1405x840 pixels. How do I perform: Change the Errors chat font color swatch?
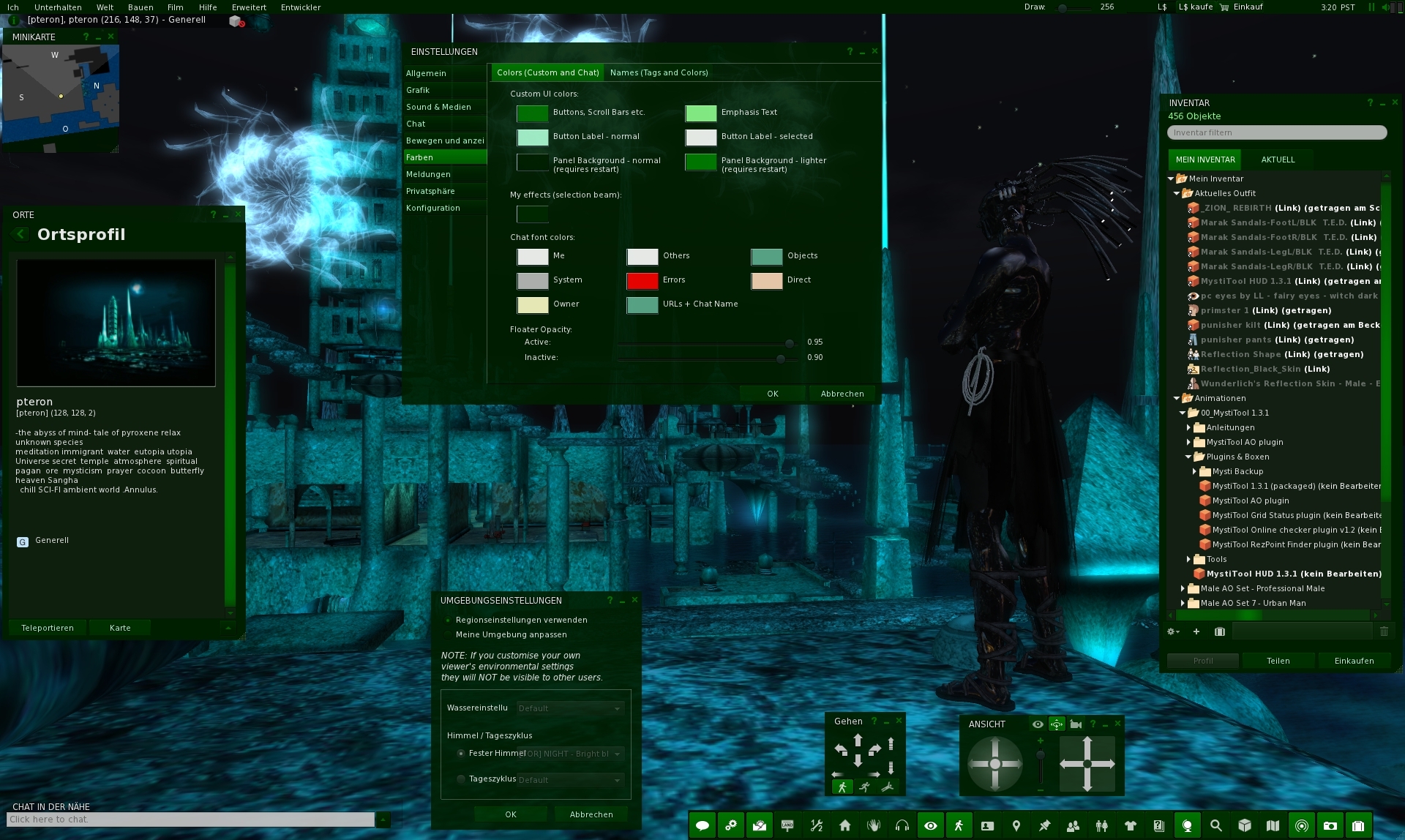click(x=642, y=281)
